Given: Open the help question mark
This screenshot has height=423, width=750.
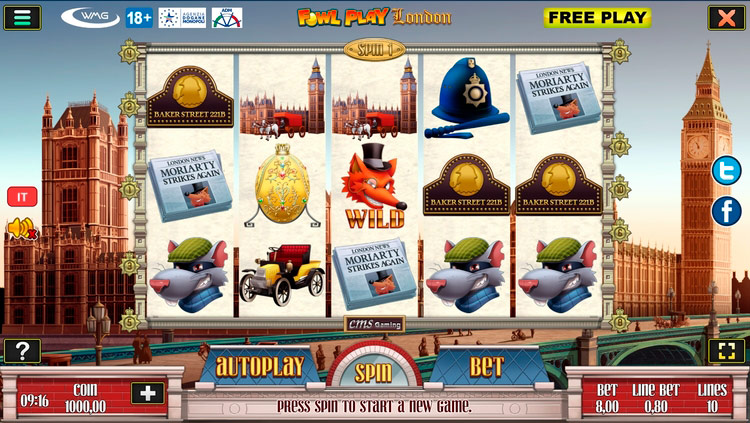Looking at the screenshot, I should click(21, 351).
